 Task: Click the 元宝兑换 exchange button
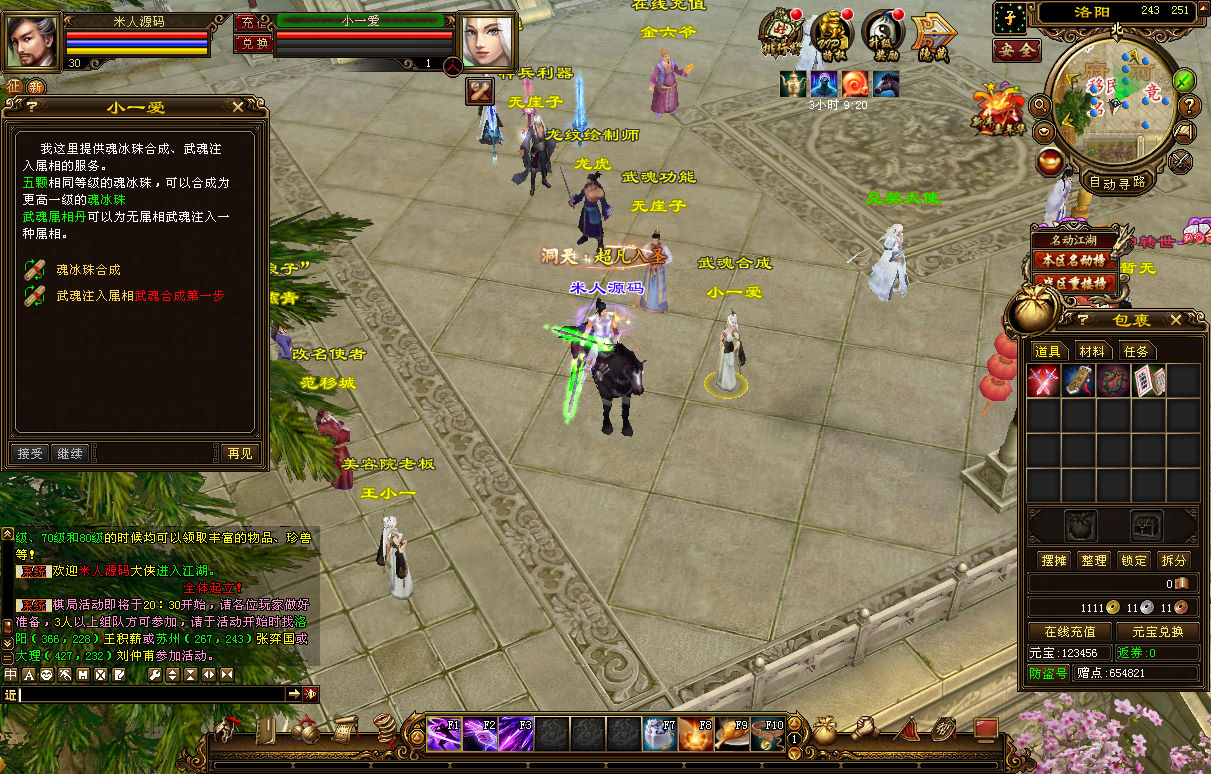1157,632
